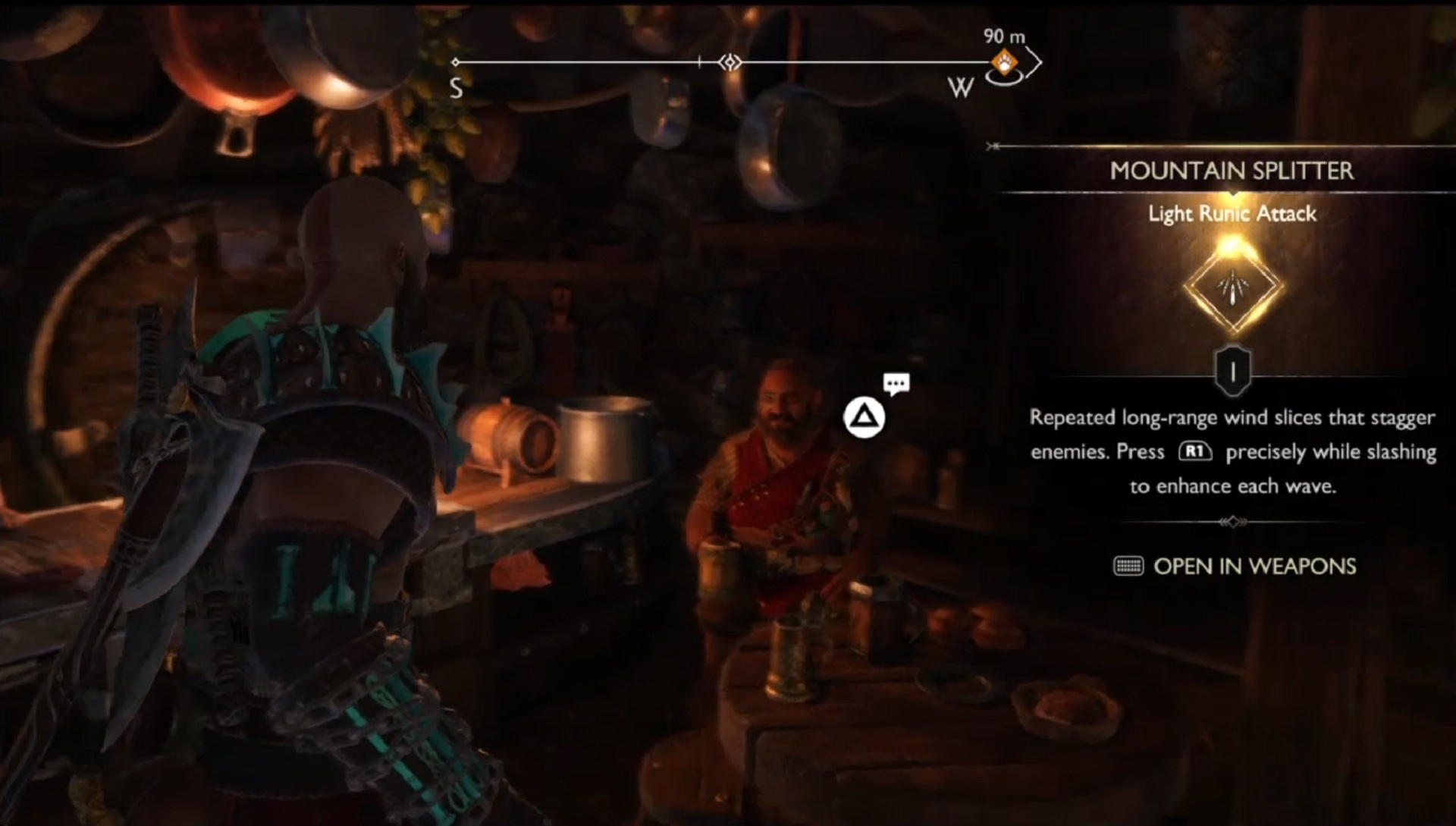Screen dimensions: 1456x826
Task: Select the Mountain Splitter runic attack icon
Action: [1233, 287]
